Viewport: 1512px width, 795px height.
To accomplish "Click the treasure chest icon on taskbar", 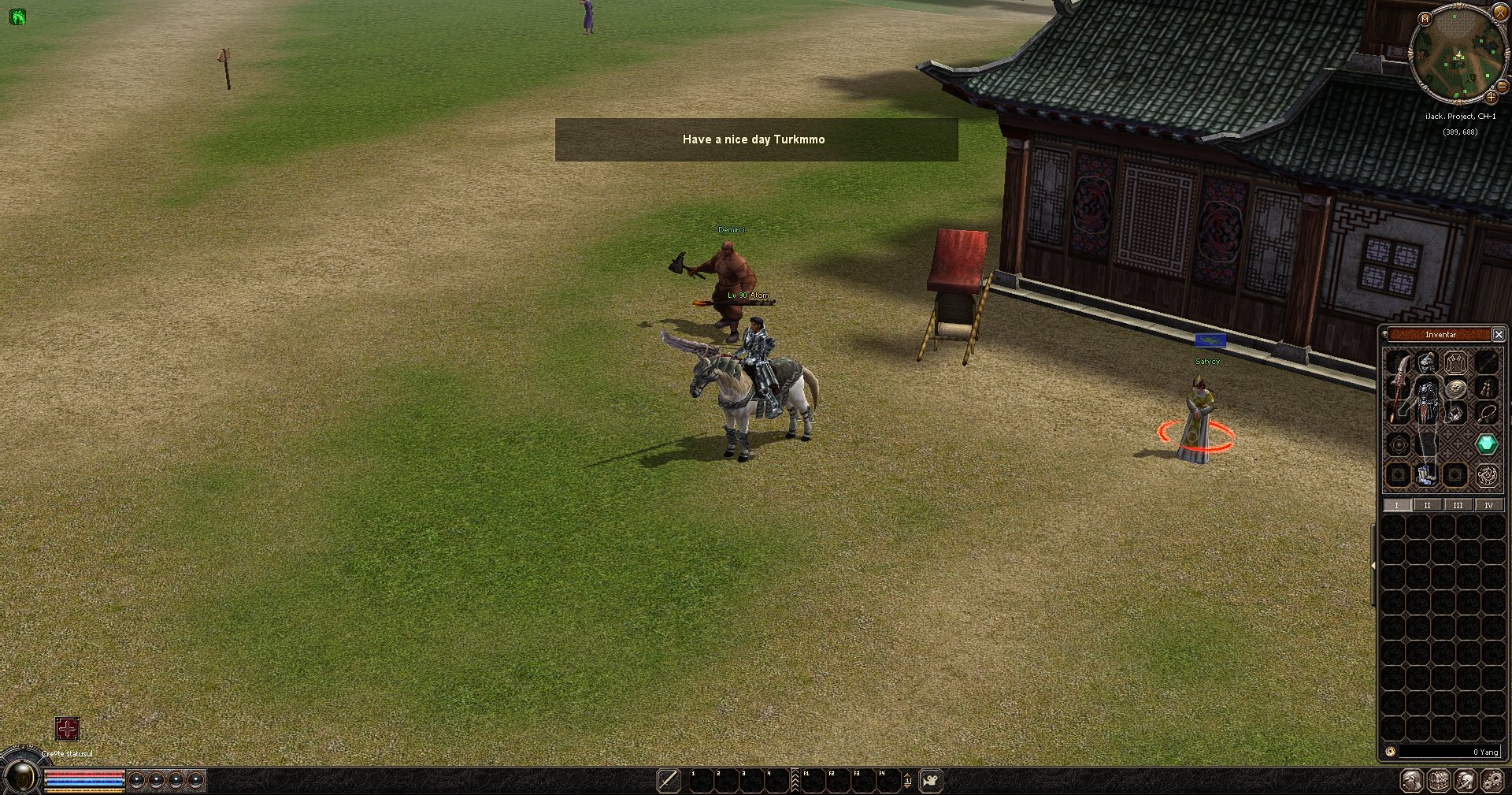I will pos(1440,781).
